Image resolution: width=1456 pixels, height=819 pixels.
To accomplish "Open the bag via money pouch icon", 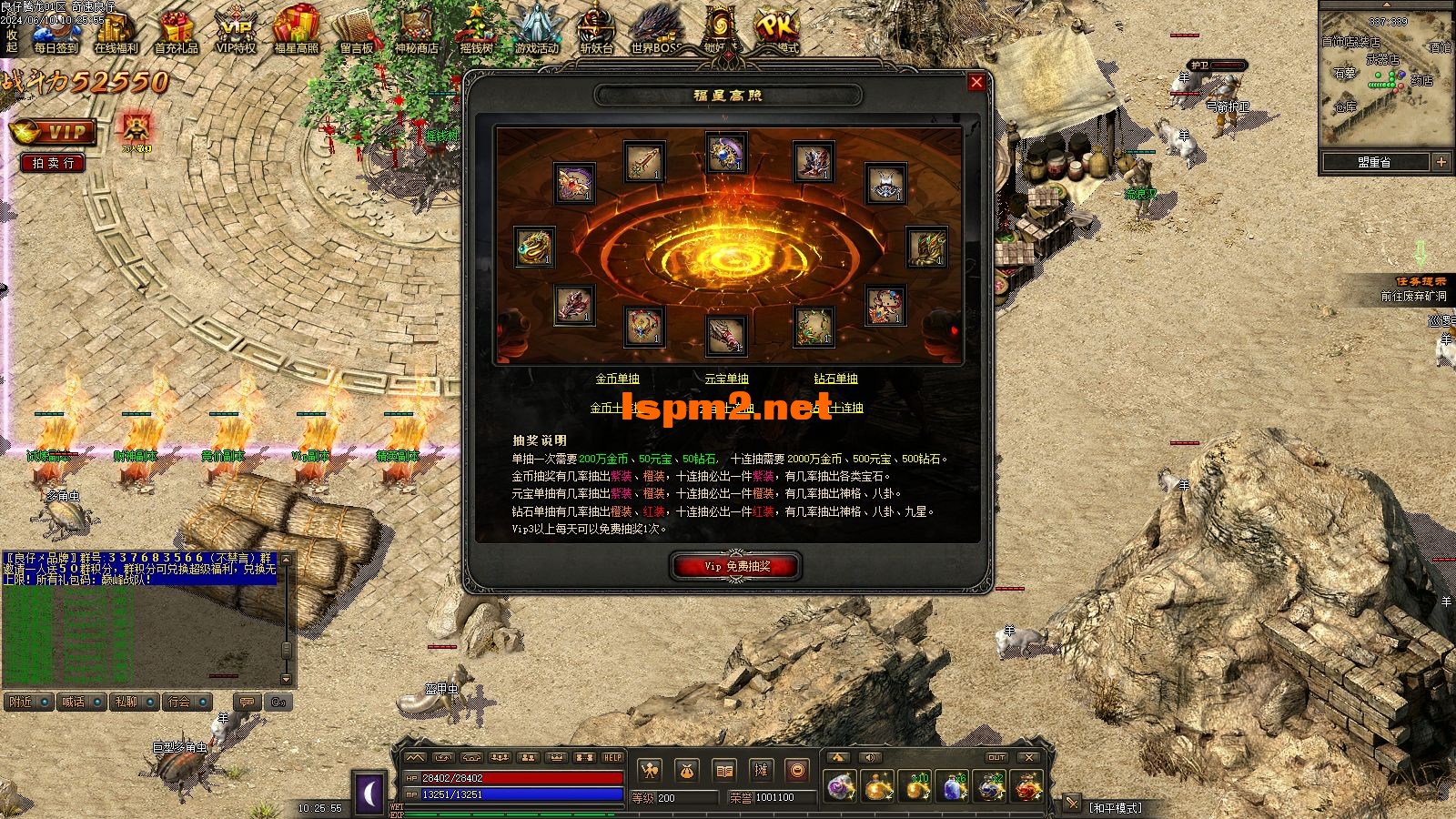I will [x=687, y=771].
